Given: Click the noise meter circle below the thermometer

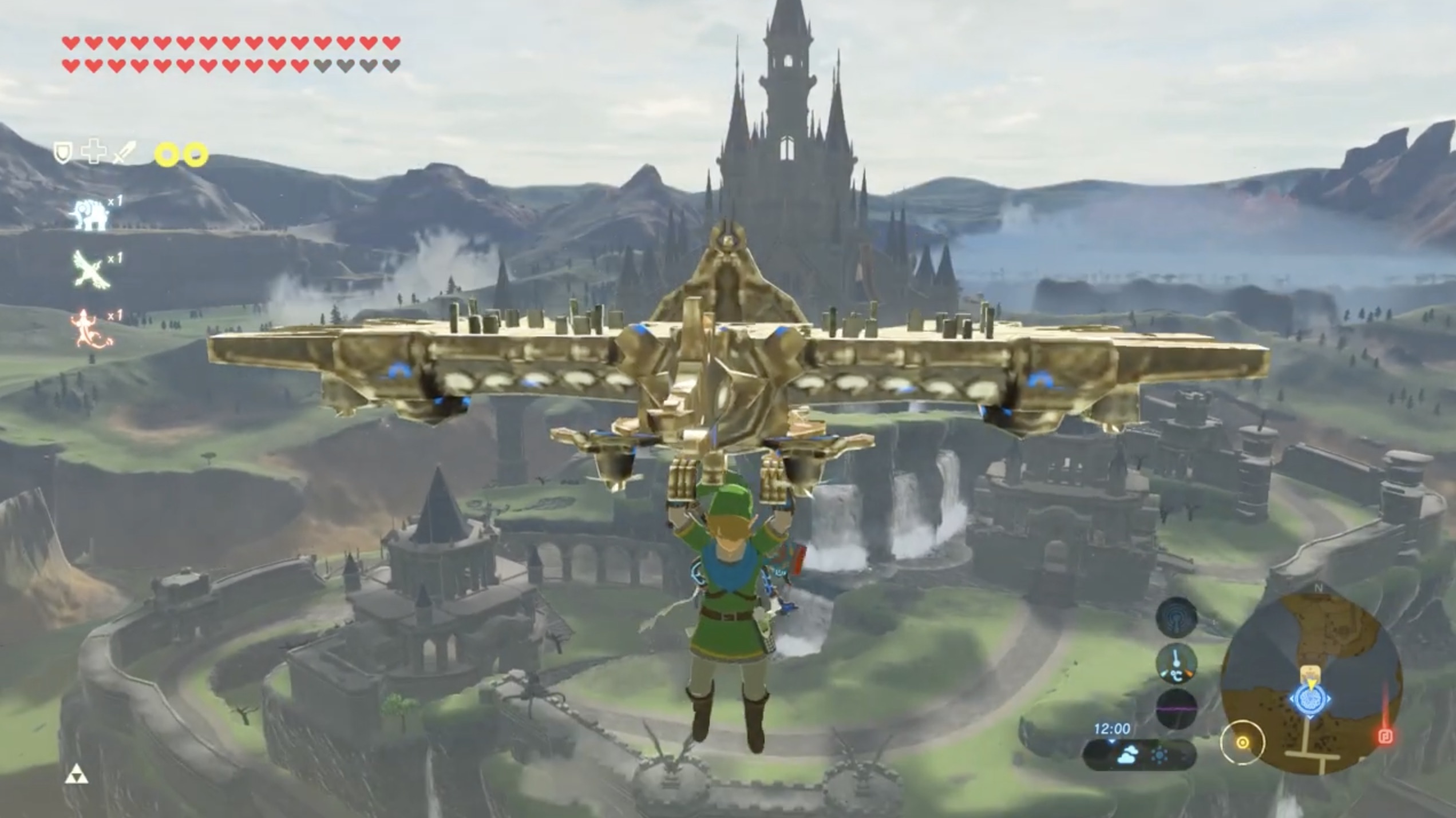Looking at the screenshot, I should pyautogui.click(x=1176, y=707).
